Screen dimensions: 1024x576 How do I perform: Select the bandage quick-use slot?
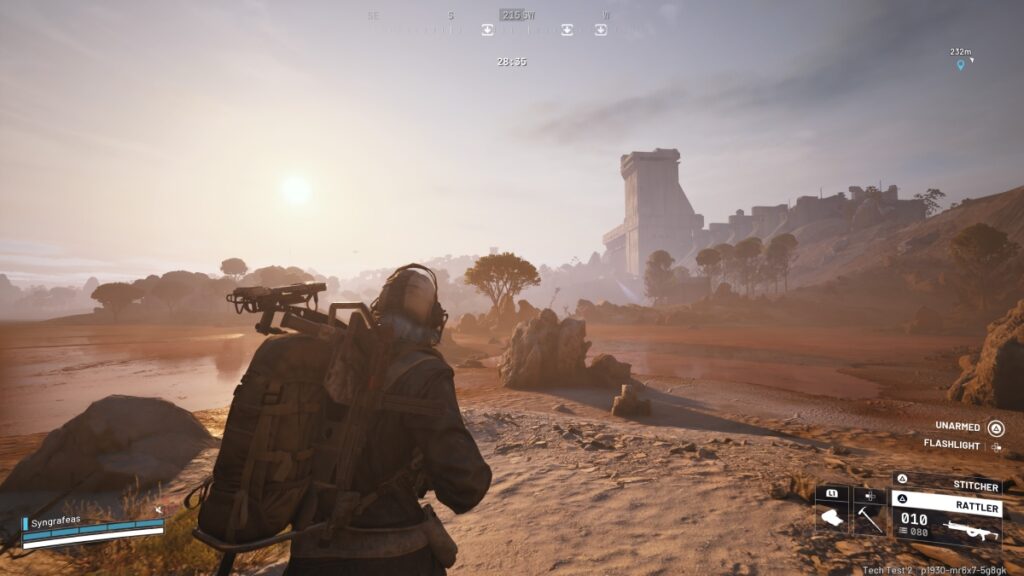[x=831, y=518]
